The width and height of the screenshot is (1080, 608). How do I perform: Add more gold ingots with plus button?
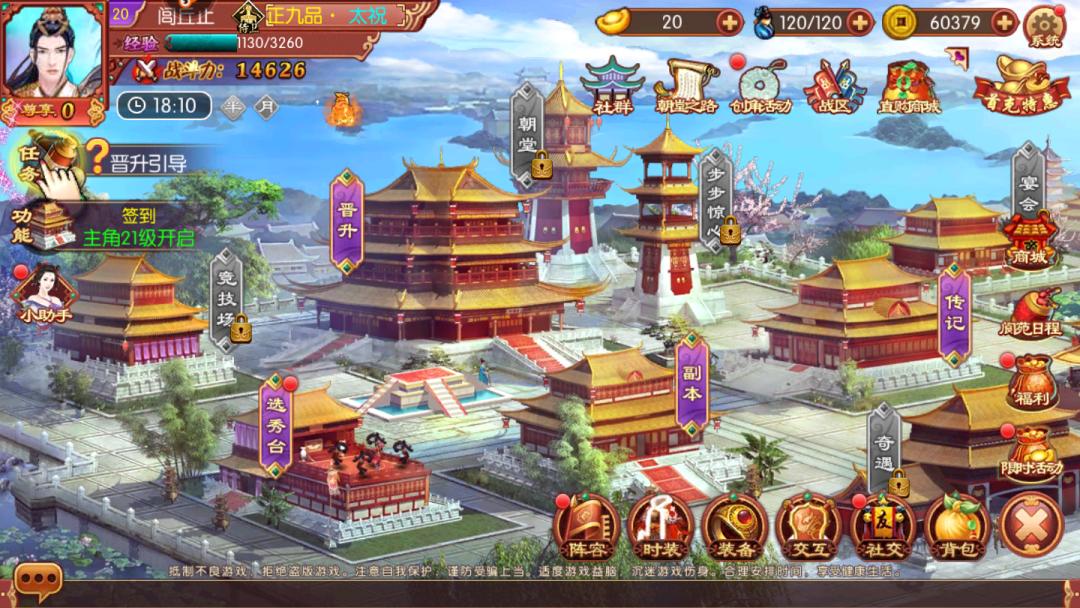[x=730, y=22]
